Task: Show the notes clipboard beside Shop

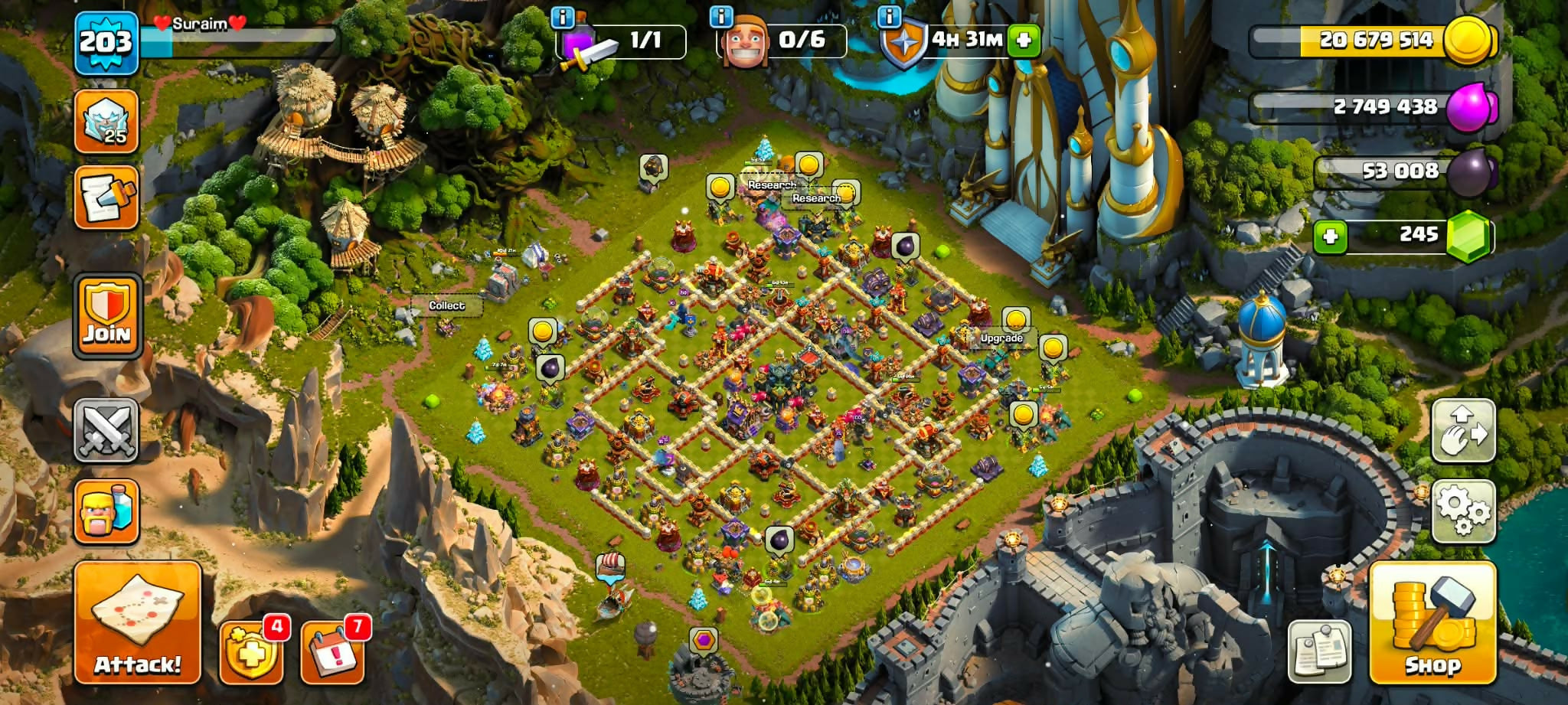Action: point(1320,652)
